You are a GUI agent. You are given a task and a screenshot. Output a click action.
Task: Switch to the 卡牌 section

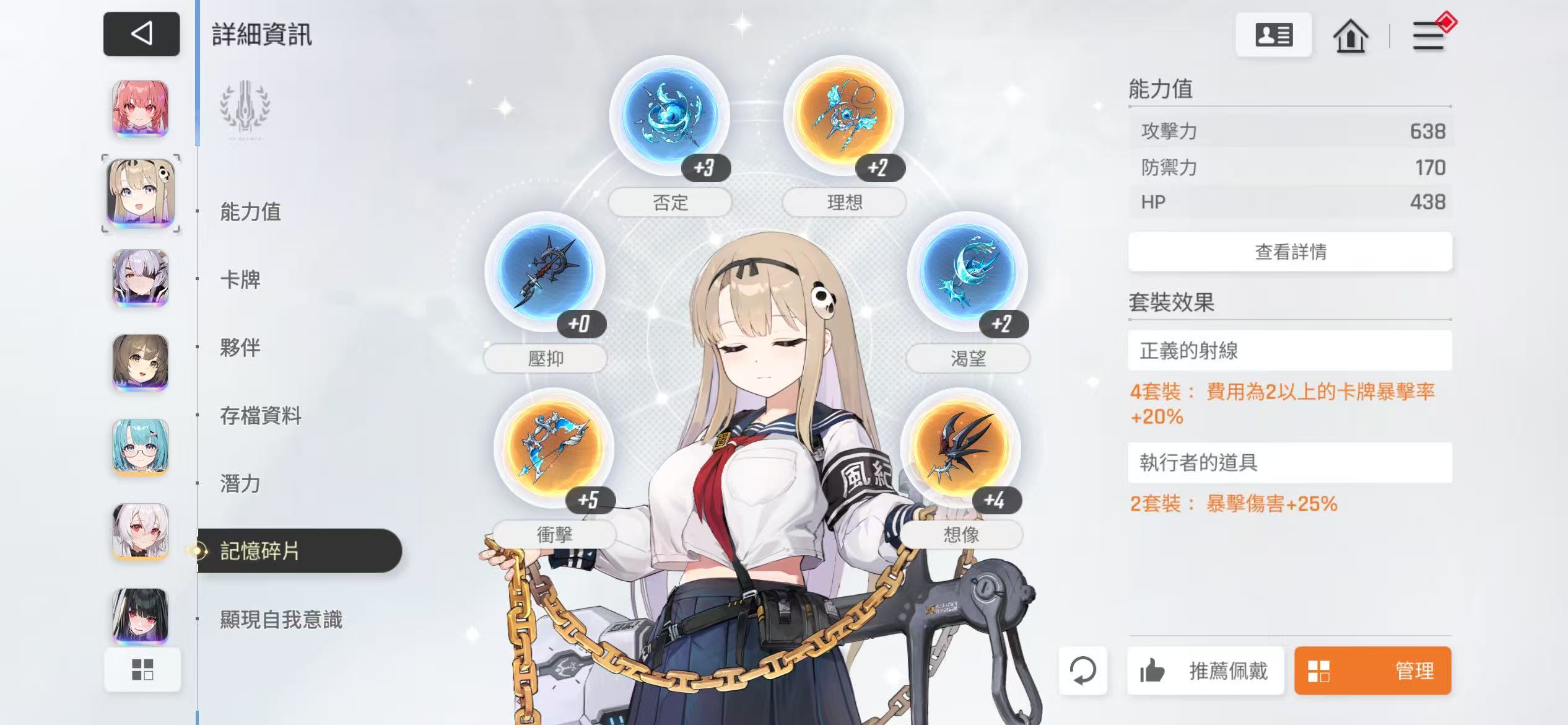click(240, 279)
